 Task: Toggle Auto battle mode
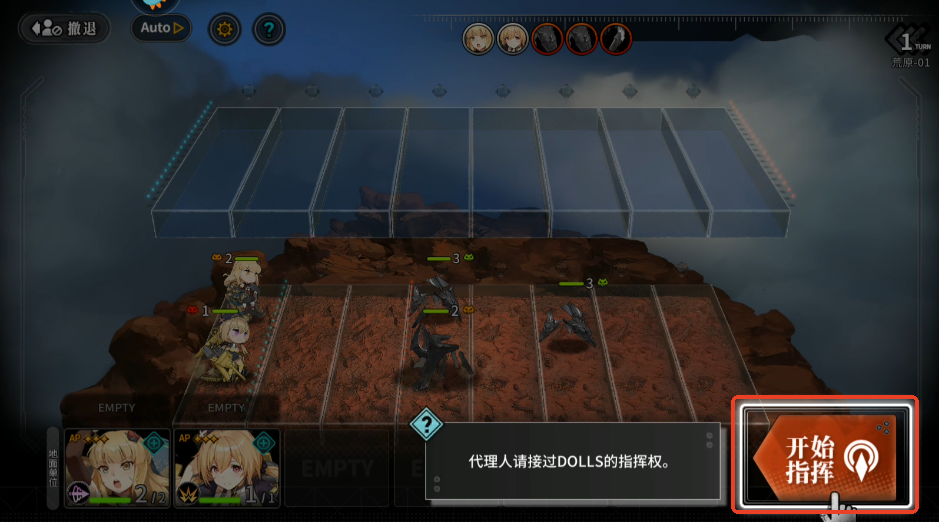(161, 28)
